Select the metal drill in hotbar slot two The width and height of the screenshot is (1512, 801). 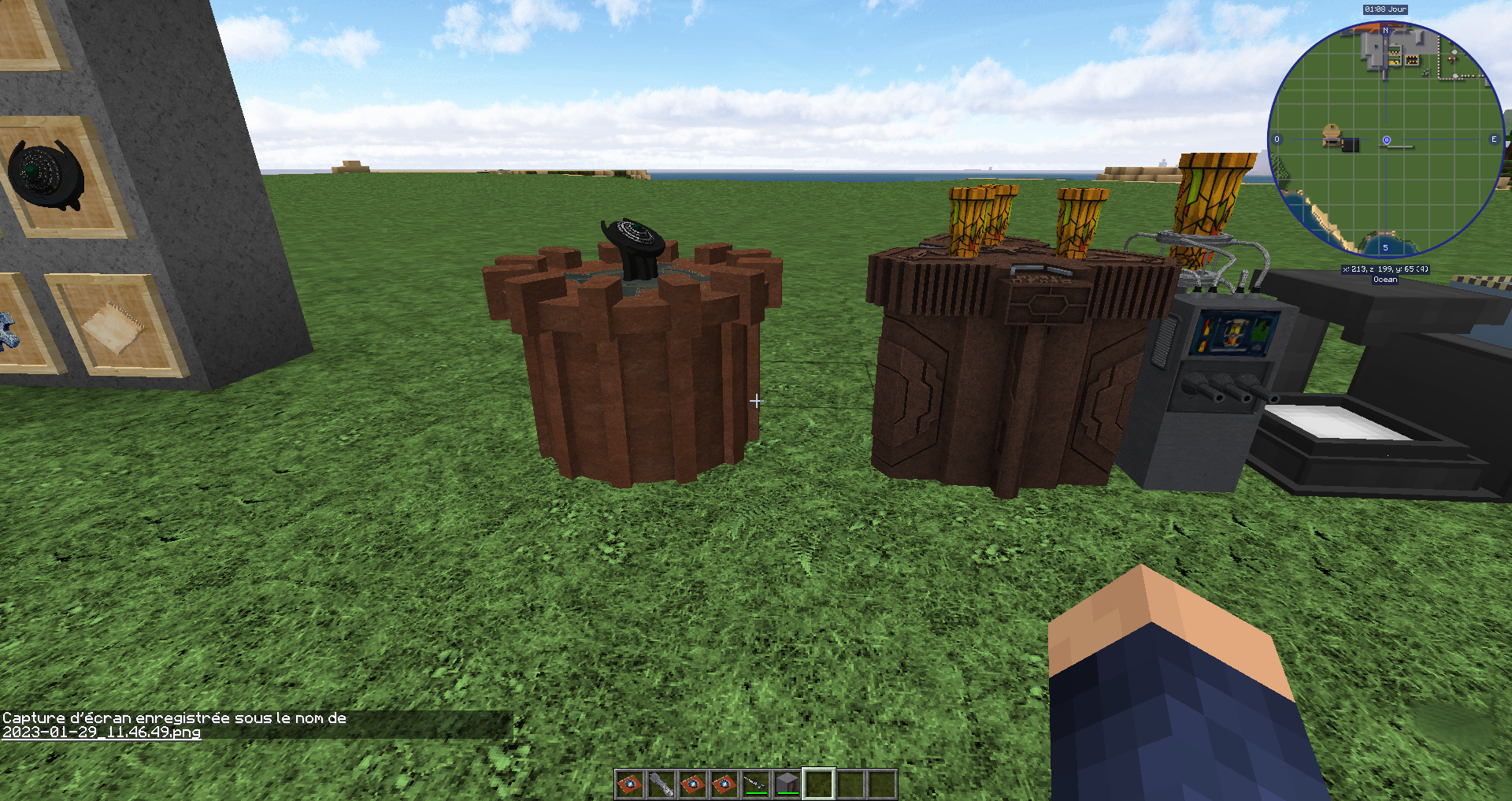660,784
